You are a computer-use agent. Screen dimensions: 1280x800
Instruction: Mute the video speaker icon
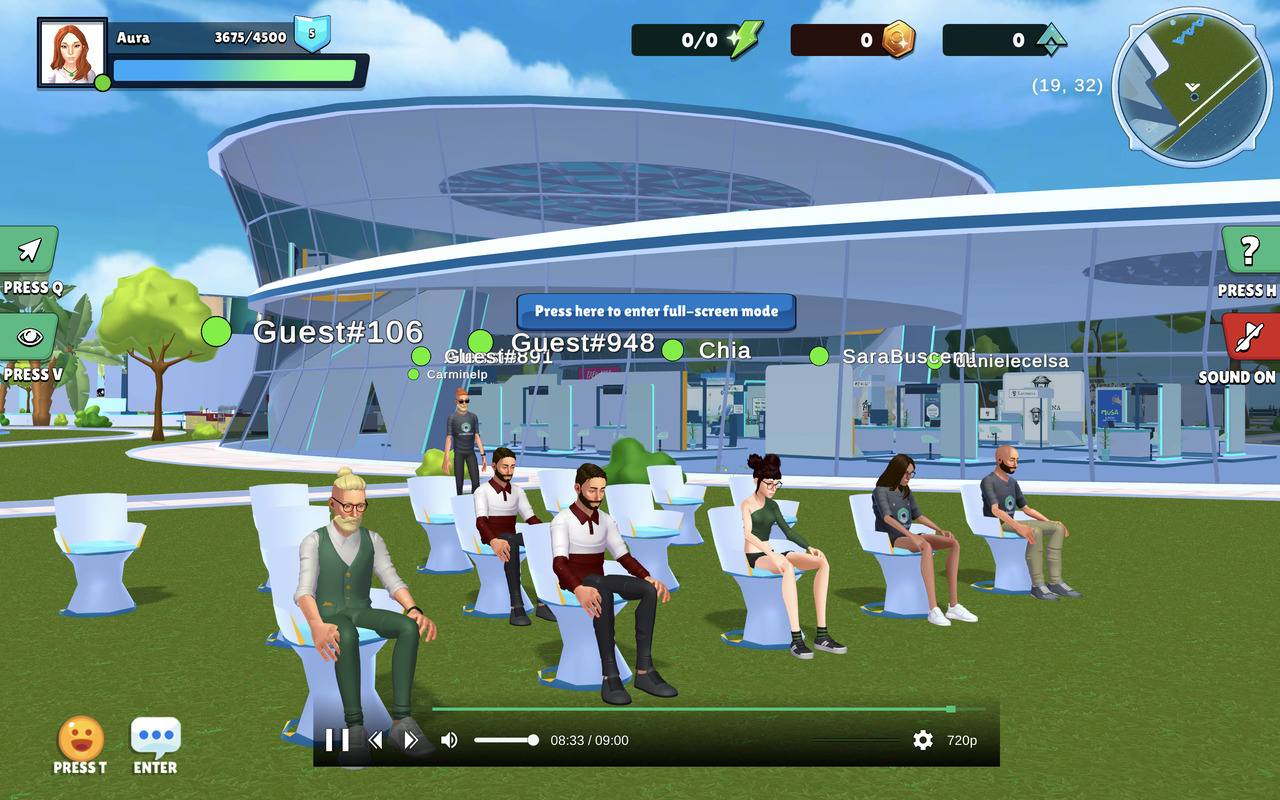(x=449, y=740)
